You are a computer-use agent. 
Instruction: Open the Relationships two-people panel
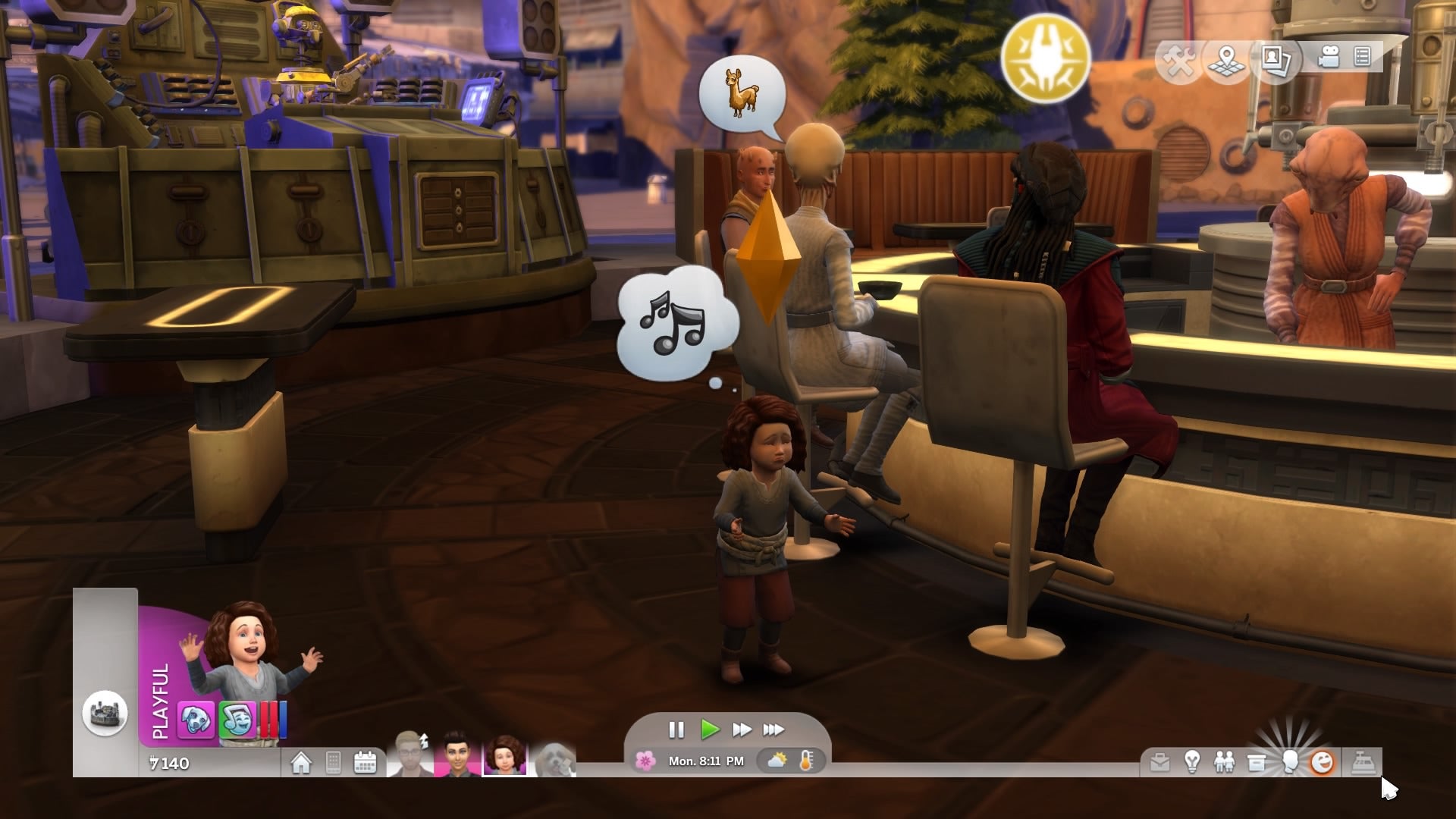point(1224,762)
